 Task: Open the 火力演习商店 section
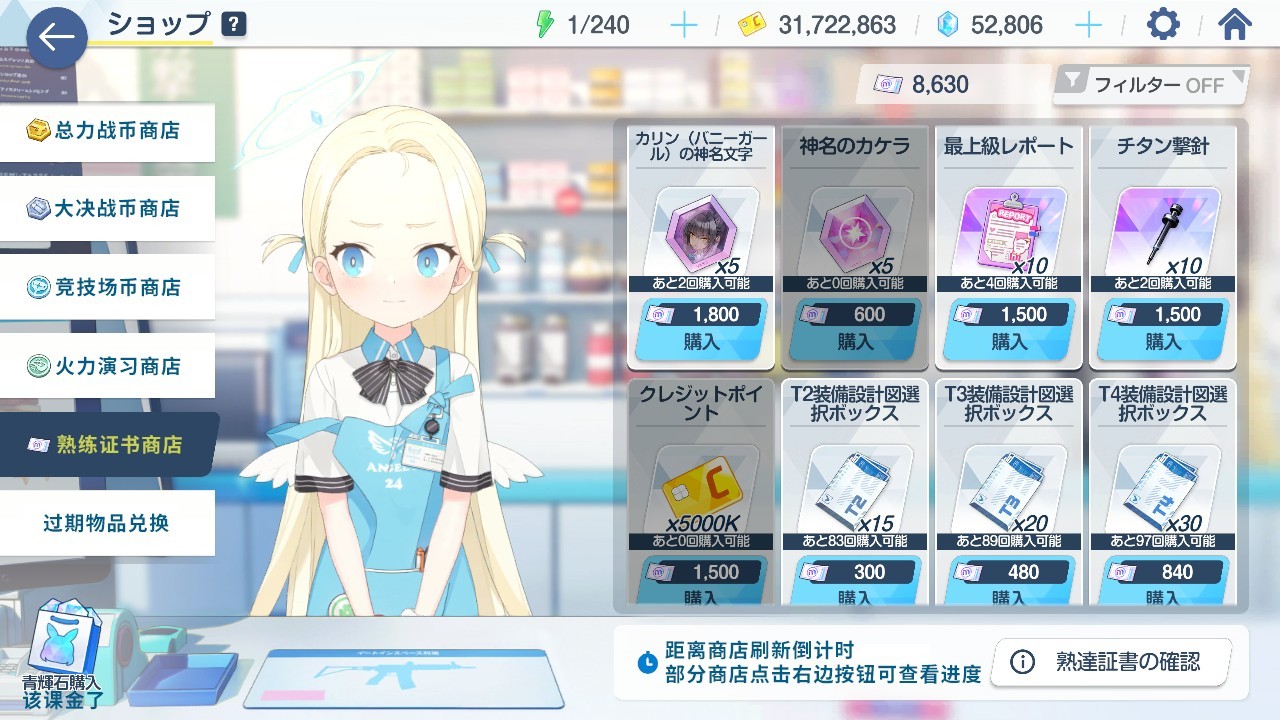point(107,365)
